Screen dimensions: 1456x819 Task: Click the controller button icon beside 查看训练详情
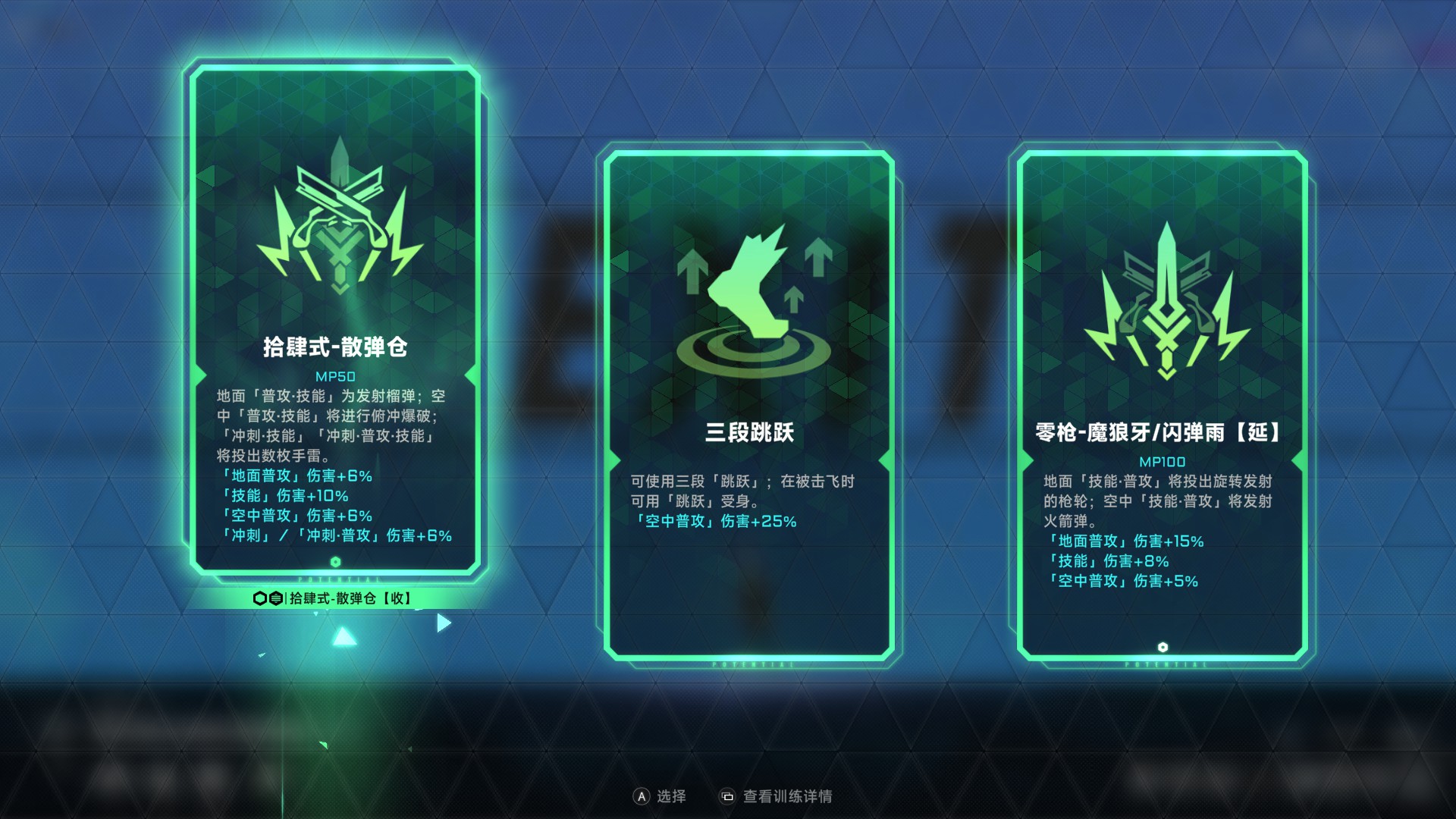(728, 796)
